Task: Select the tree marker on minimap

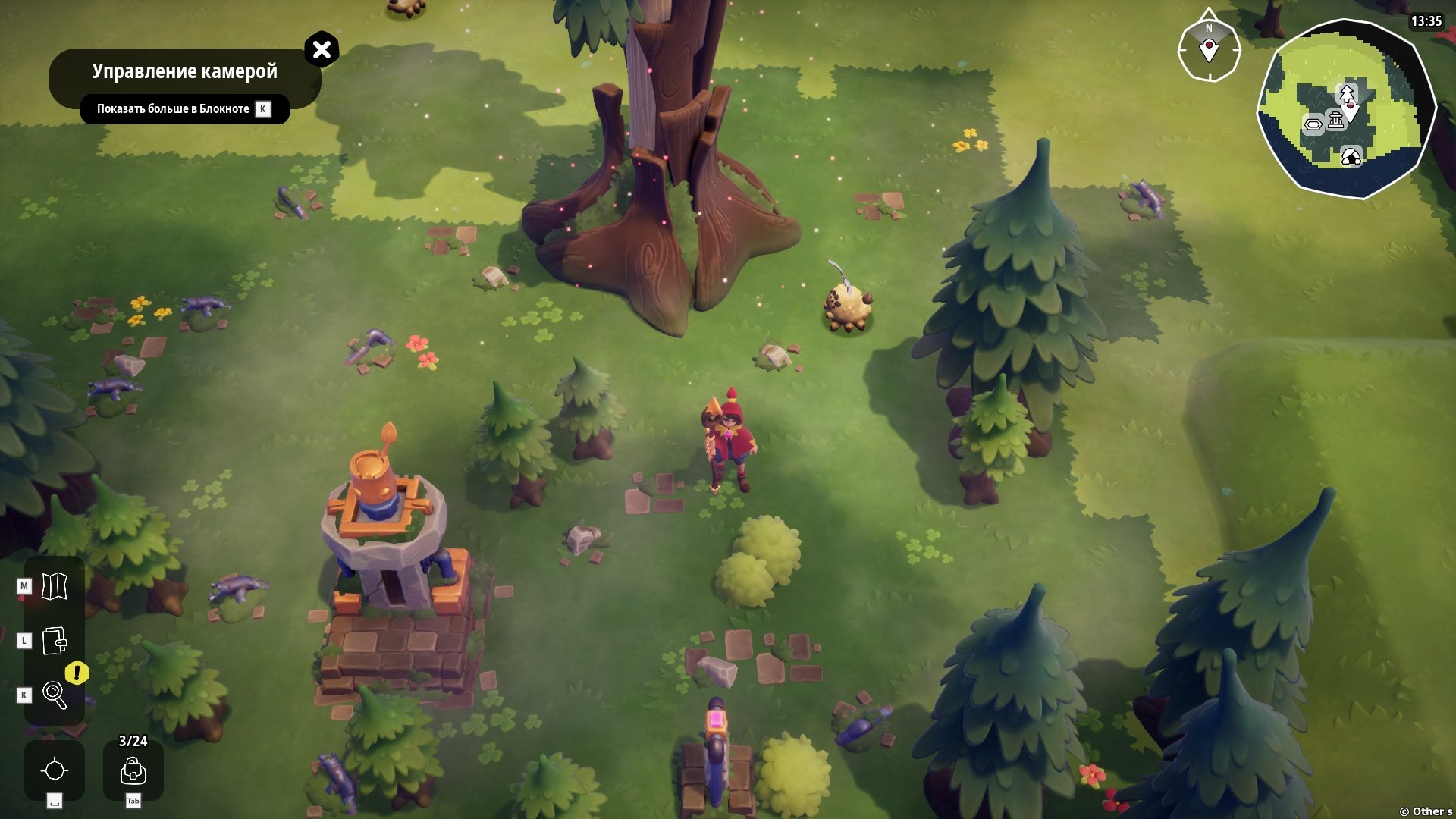Action: [1347, 94]
